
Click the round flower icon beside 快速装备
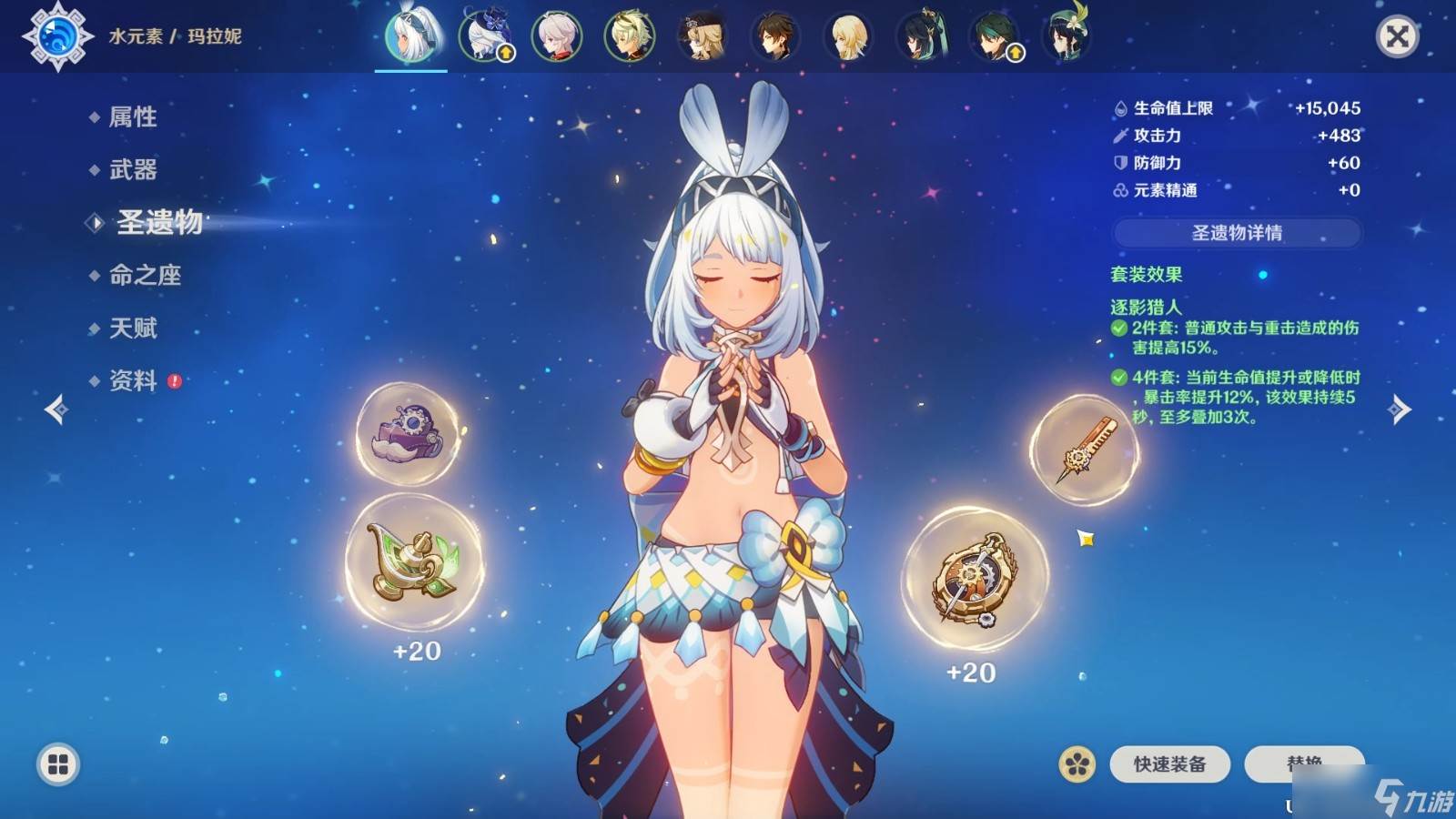click(1077, 764)
